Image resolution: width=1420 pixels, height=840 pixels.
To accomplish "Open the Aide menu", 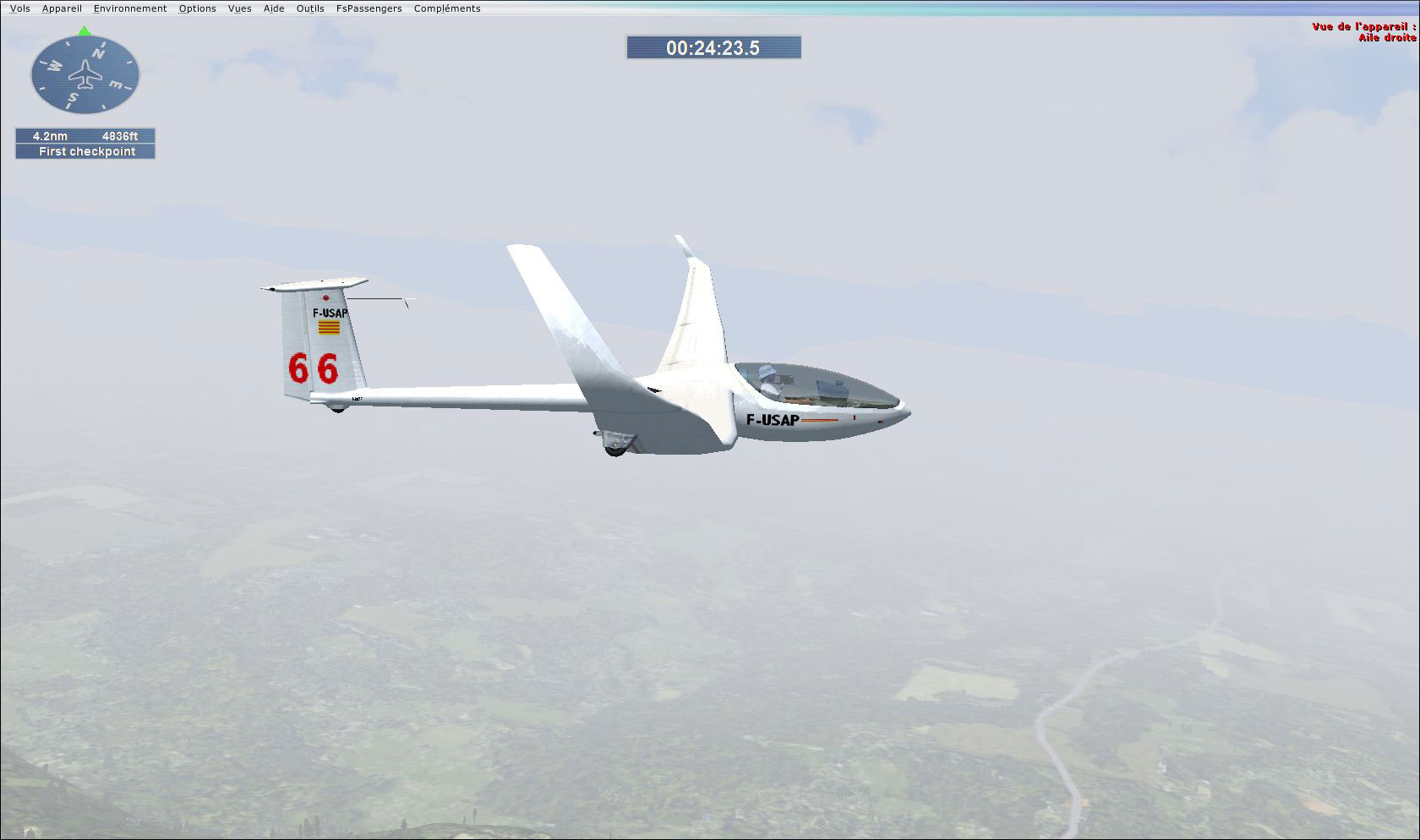I will pos(273,8).
